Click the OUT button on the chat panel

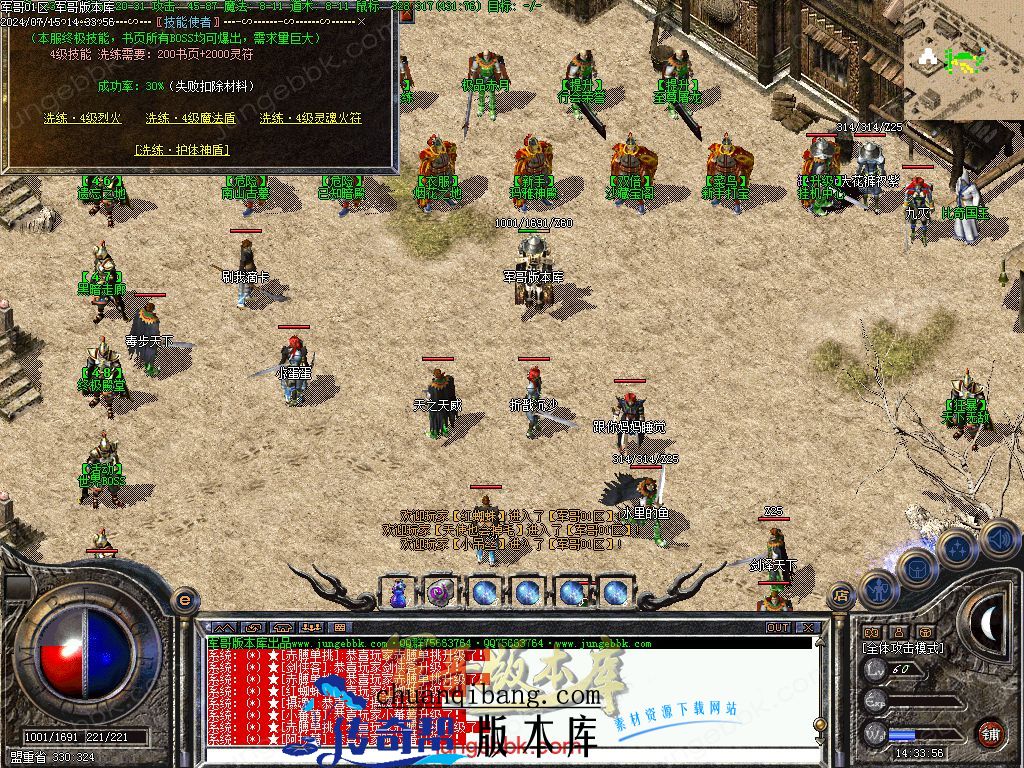tap(777, 628)
